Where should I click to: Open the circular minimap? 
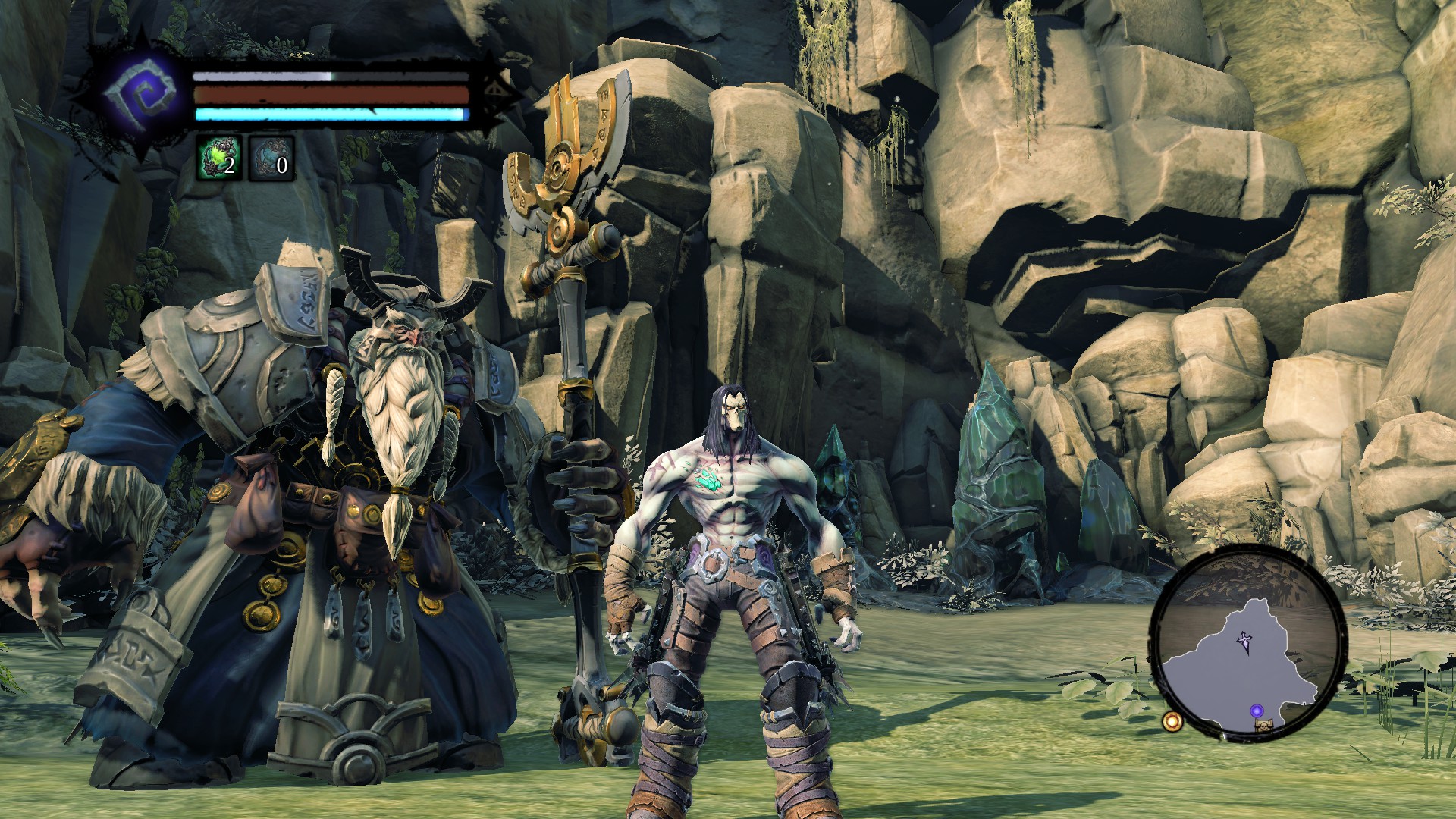(1247, 642)
